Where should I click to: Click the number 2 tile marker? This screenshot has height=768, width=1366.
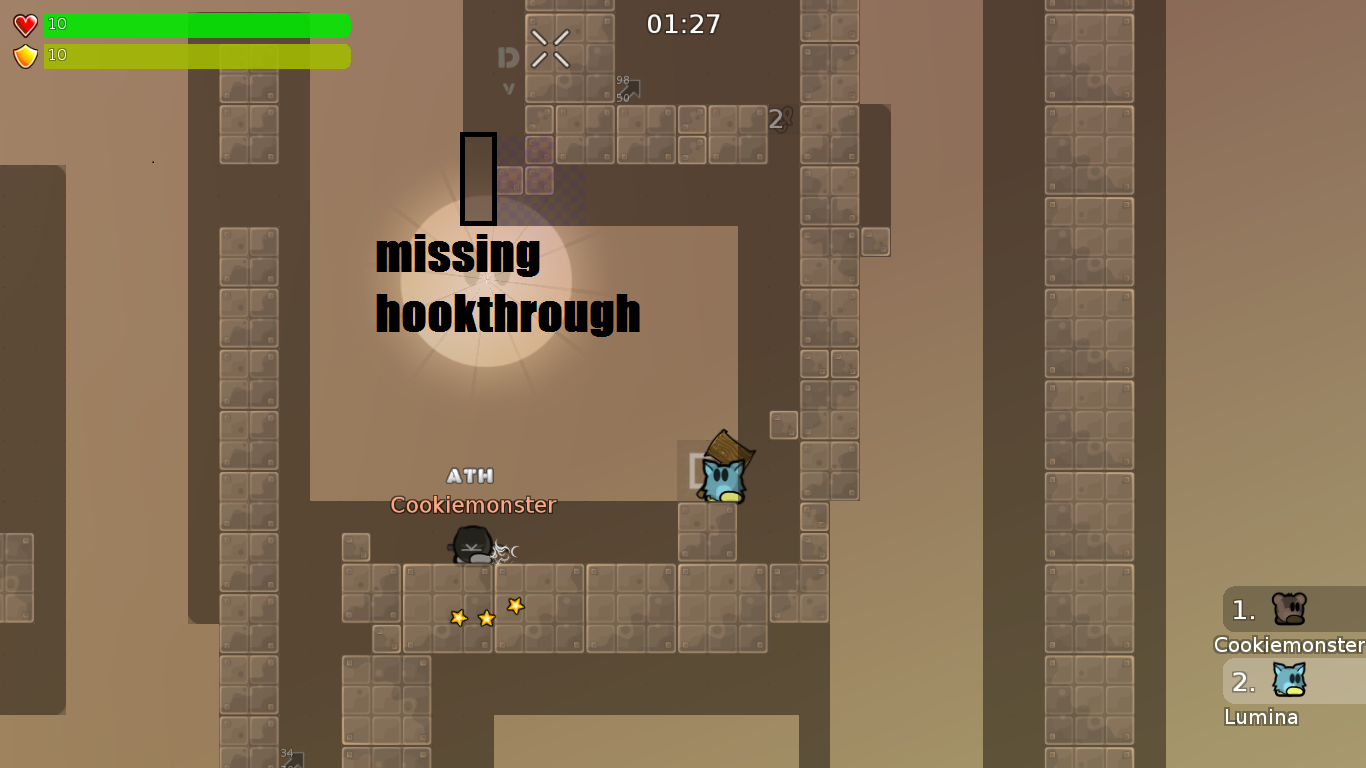(x=776, y=119)
